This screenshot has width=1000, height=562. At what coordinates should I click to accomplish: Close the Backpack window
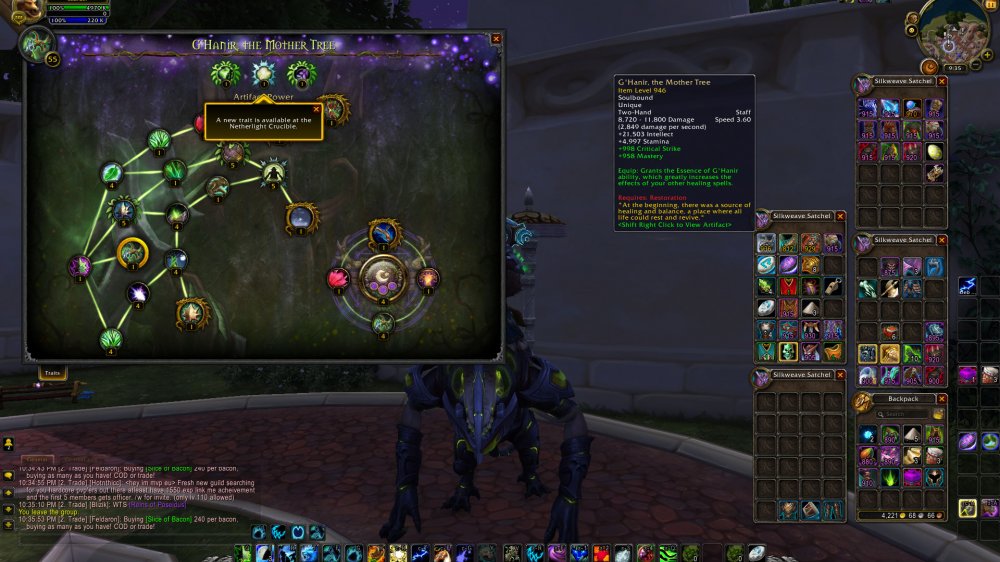pyautogui.click(x=941, y=398)
